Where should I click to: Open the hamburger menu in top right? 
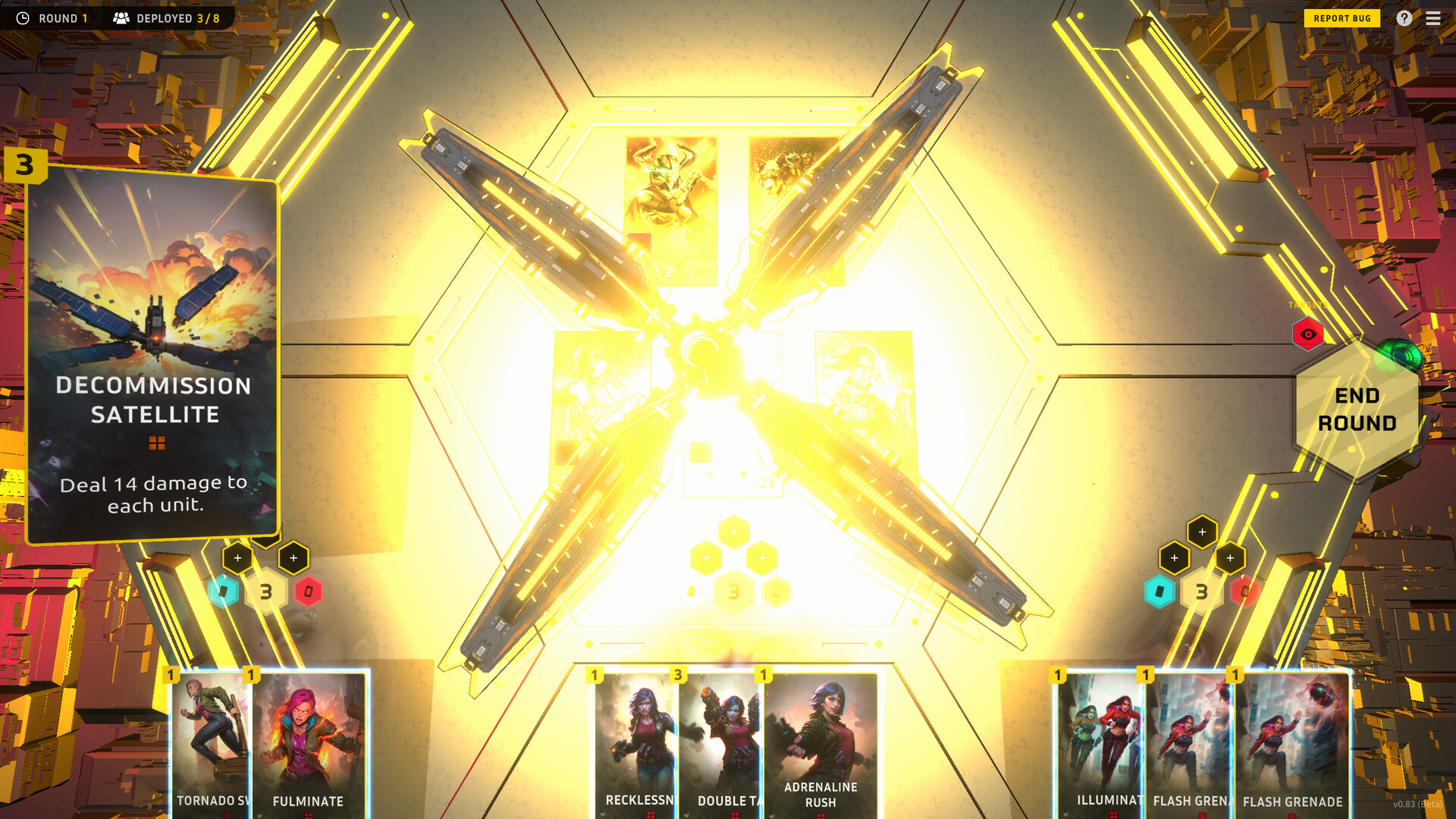click(1433, 18)
